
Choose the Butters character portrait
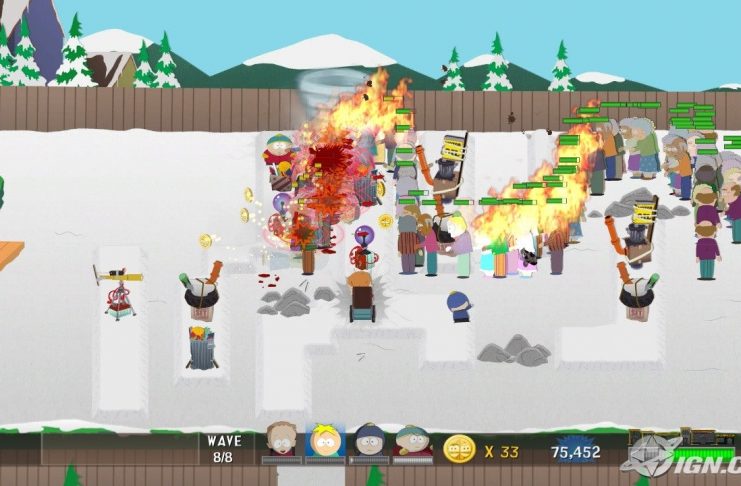tap(325, 440)
